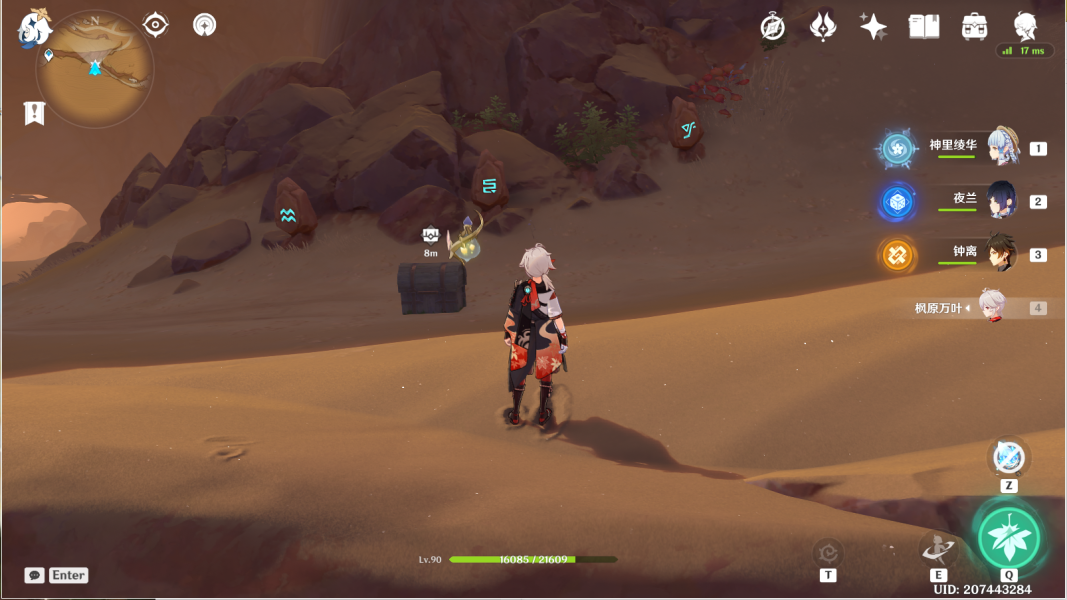Open the quest log exclamation icon
Image resolution: width=1067 pixels, height=600 pixels.
(x=35, y=113)
